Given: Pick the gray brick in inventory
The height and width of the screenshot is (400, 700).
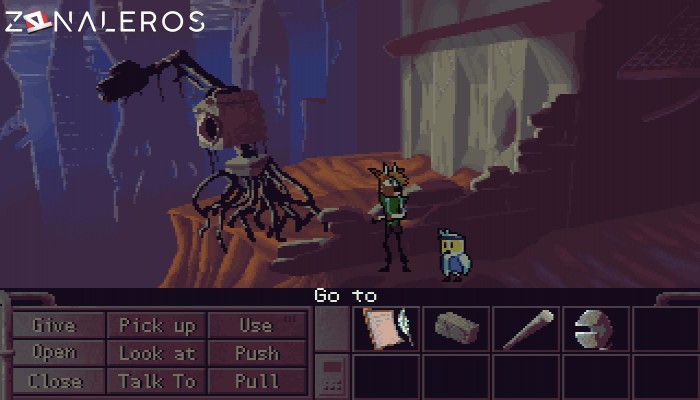Looking at the screenshot, I should pyautogui.click(x=456, y=329).
